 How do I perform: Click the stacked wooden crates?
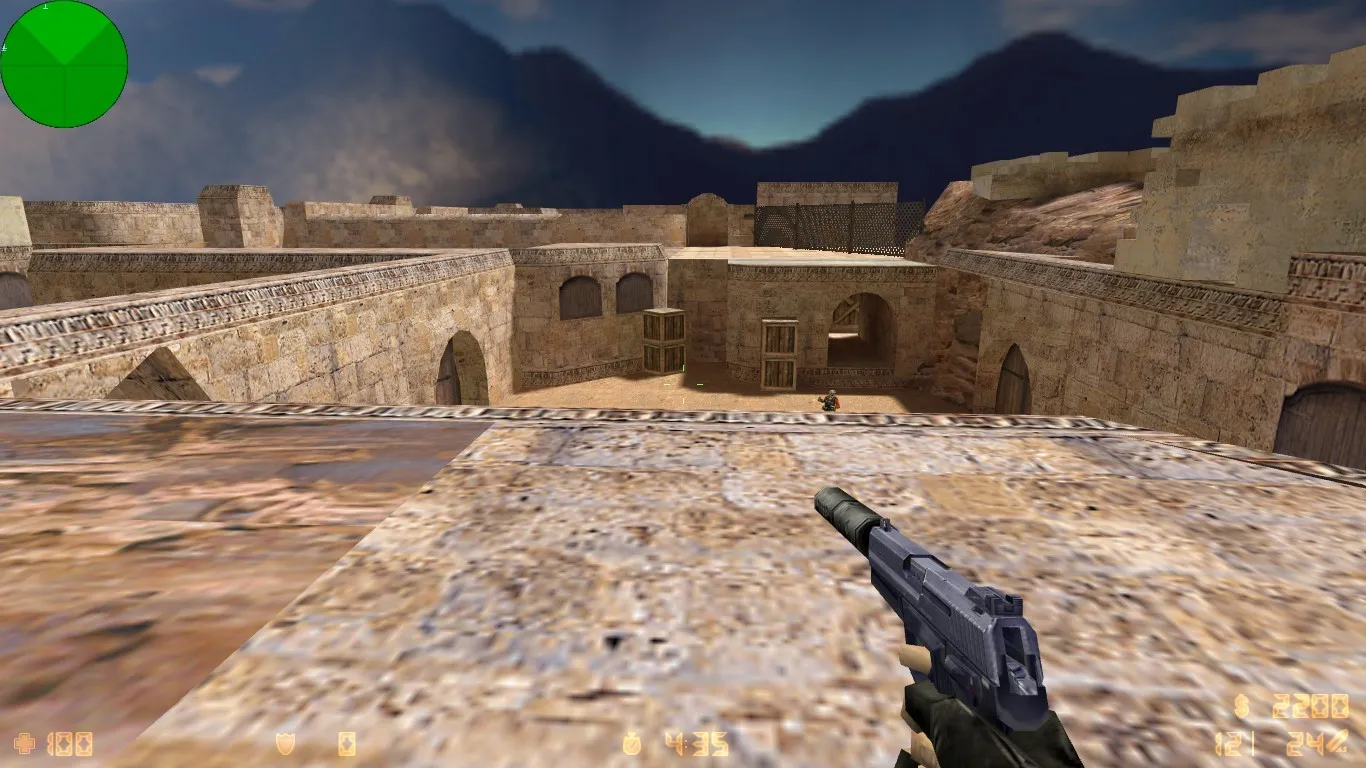663,340
